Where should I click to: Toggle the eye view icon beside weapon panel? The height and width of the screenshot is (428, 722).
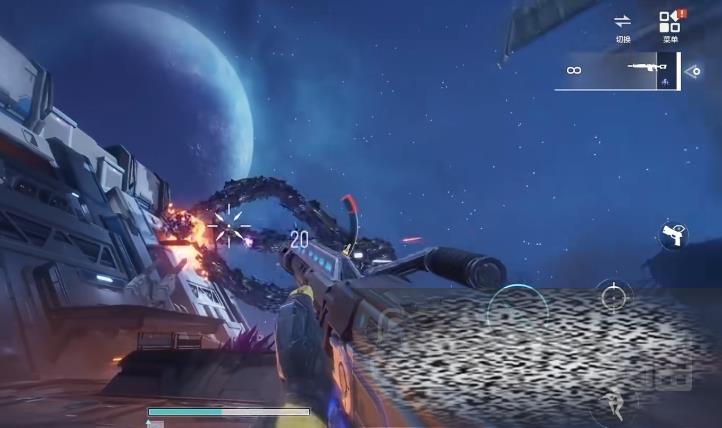pyautogui.click(x=696, y=71)
